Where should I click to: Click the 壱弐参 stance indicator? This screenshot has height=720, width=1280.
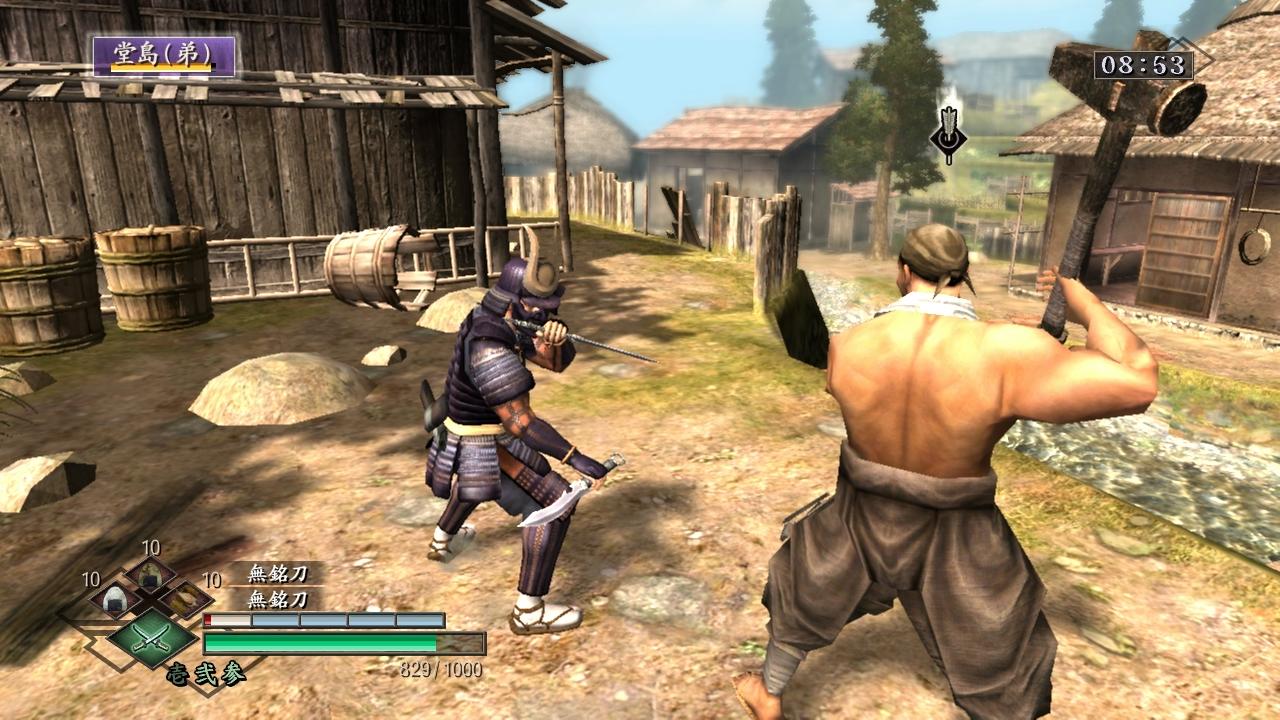[207, 673]
